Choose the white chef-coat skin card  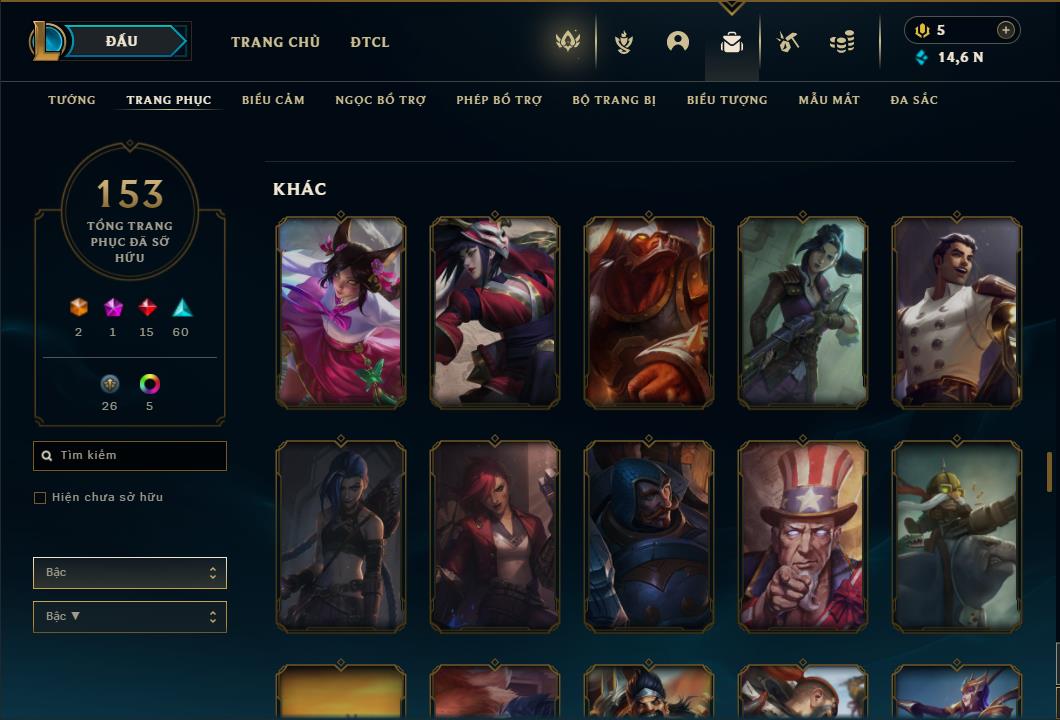(957, 312)
